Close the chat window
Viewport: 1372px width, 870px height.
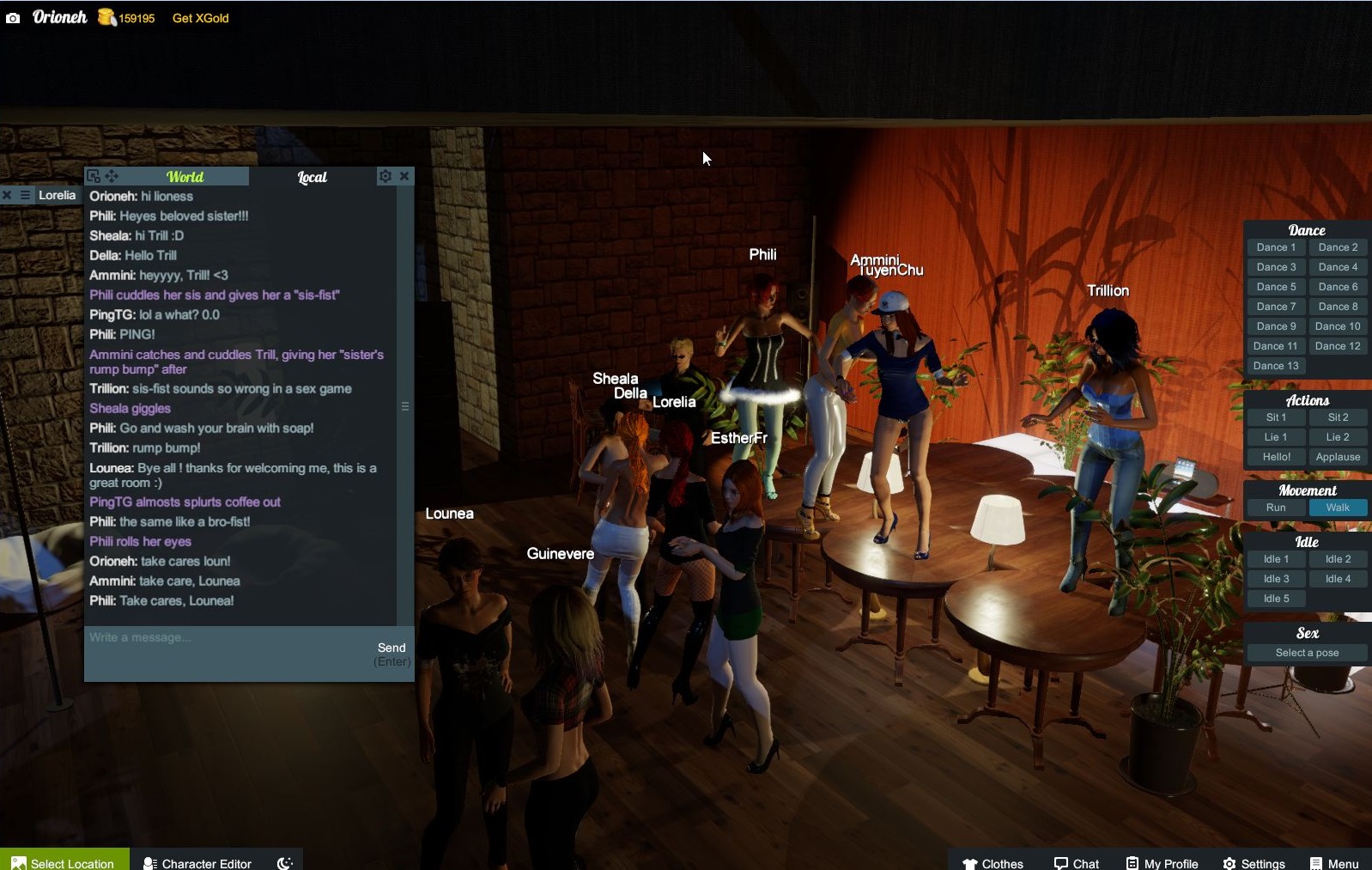(404, 176)
